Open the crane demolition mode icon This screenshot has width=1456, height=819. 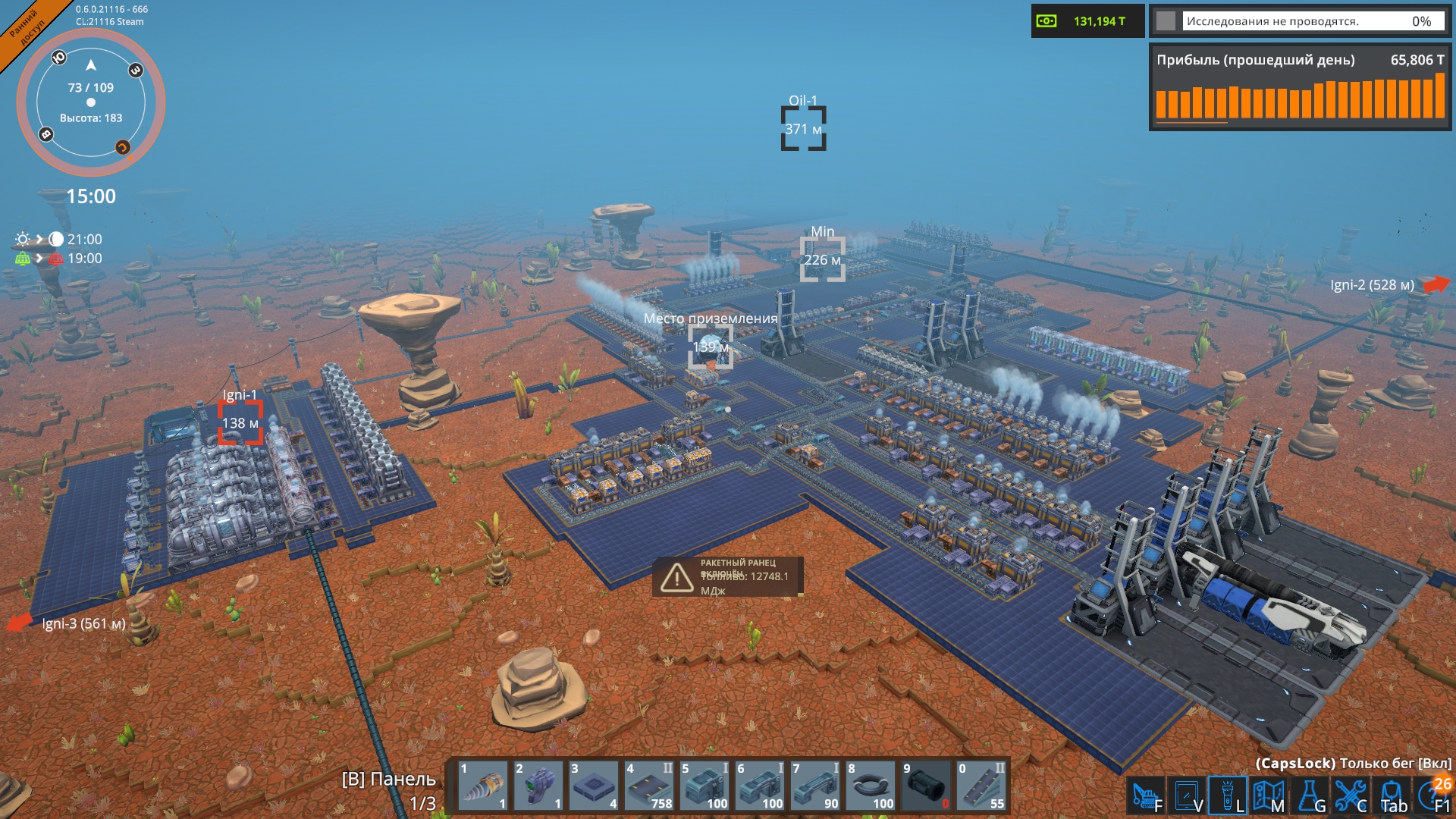point(1145,796)
